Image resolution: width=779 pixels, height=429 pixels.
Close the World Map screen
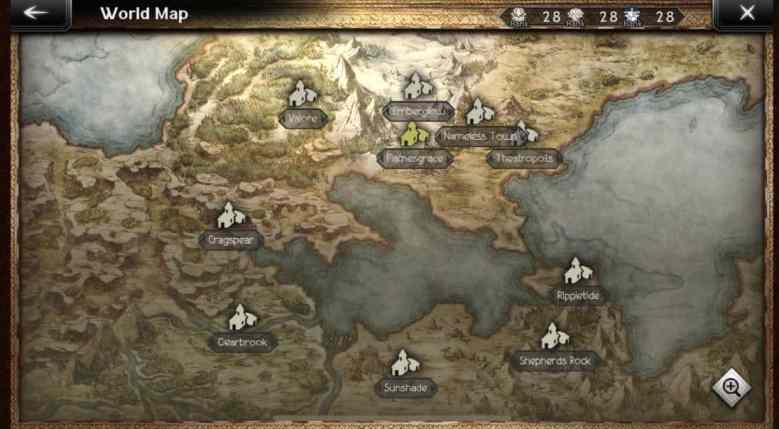(746, 14)
